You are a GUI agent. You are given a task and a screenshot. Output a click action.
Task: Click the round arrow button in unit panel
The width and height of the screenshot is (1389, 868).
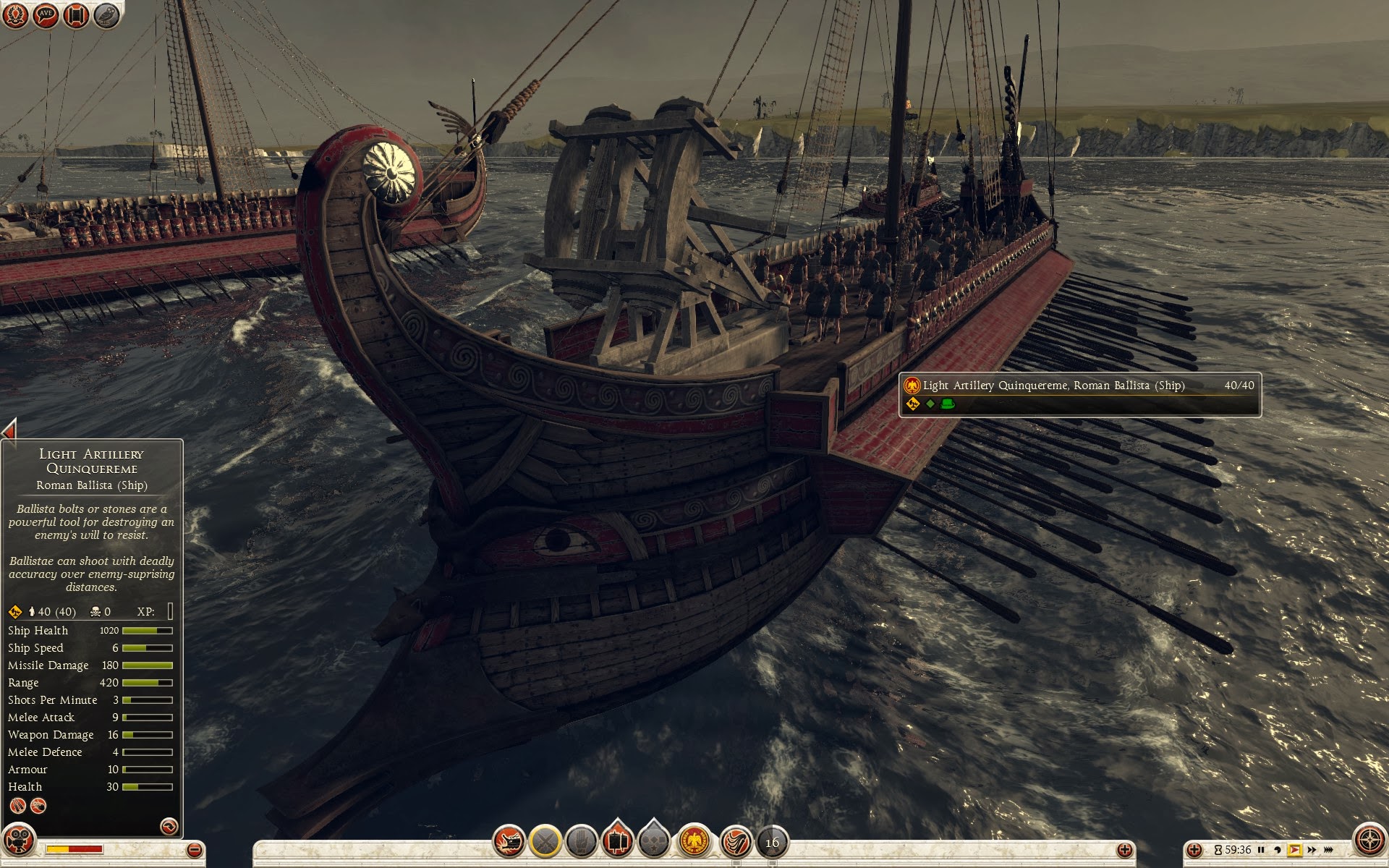coord(169,826)
